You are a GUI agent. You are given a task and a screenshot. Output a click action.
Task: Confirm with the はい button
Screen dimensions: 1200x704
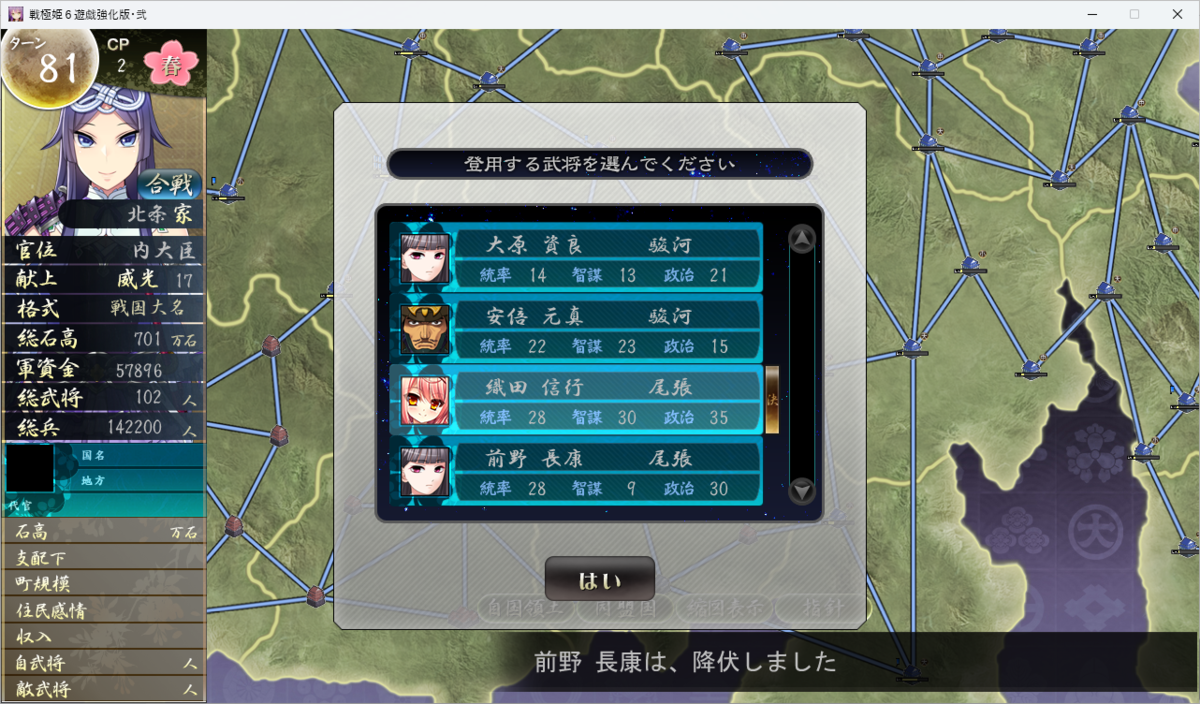[600, 579]
